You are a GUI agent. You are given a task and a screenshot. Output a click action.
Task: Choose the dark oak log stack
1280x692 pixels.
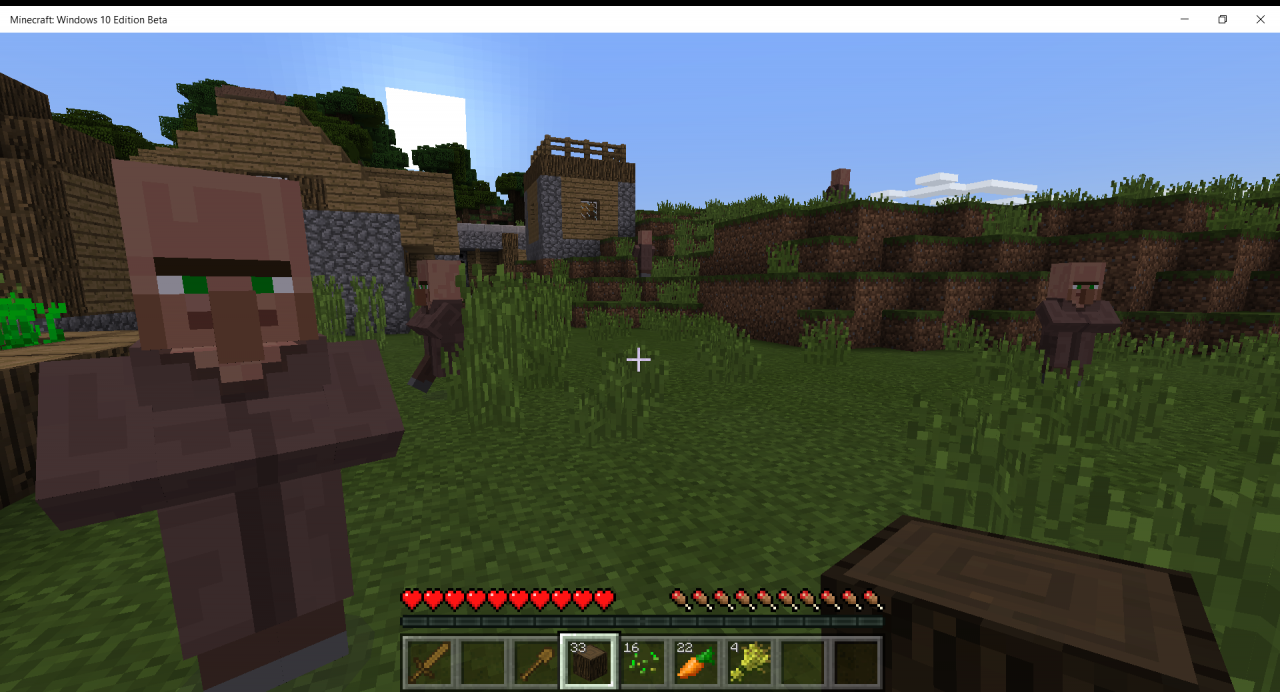click(589, 661)
